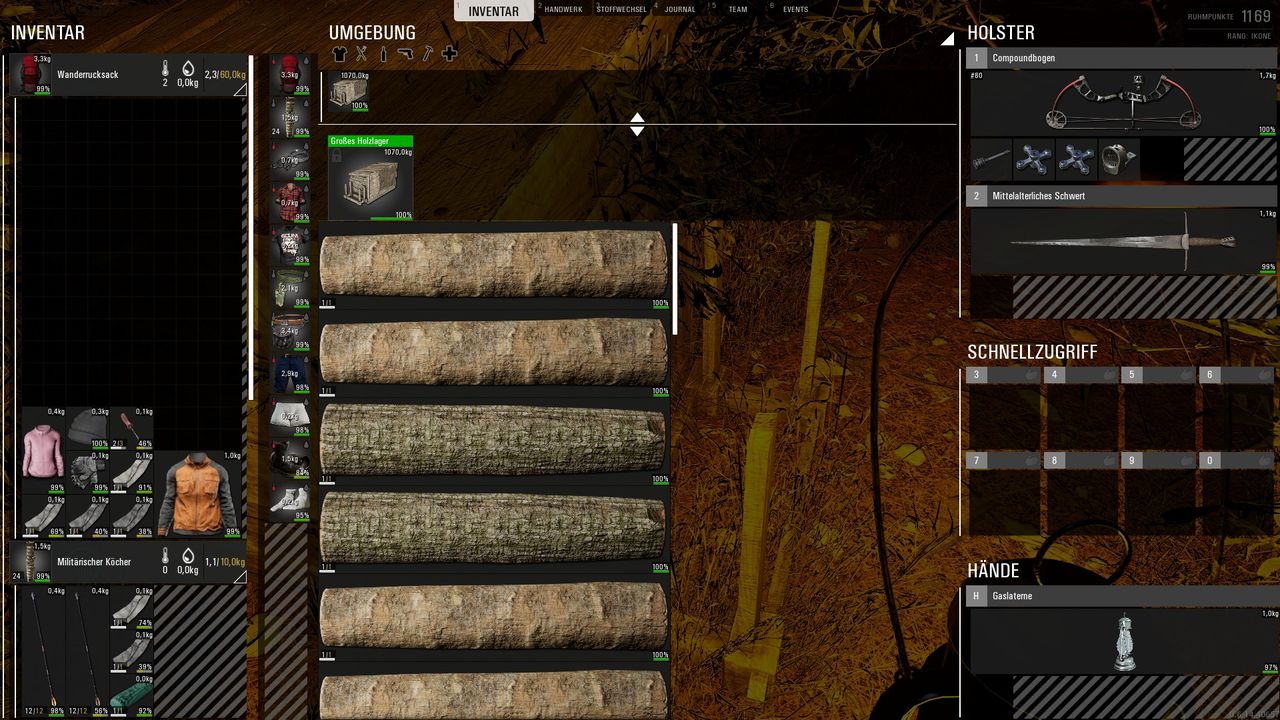Filter surroundings by pistol weapon icon
The width and height of the screenshot is (1280, 720).
click(405, 54)
